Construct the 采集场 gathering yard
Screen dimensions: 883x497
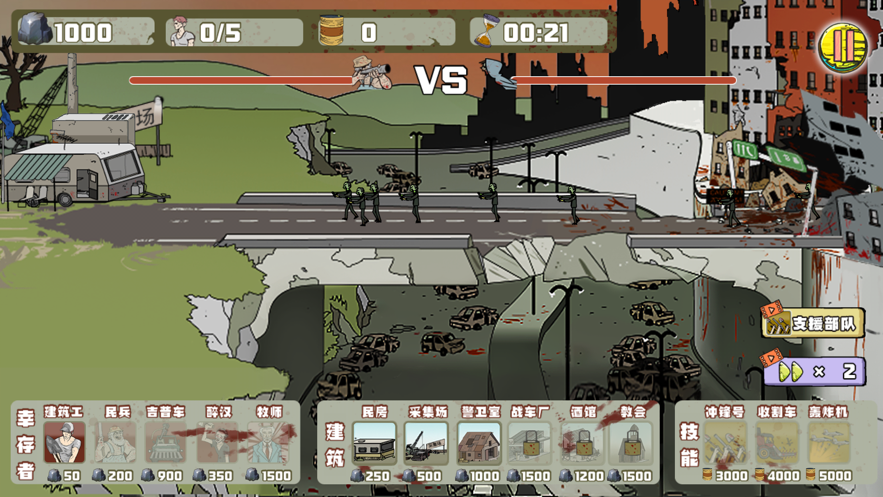point(426,443)
